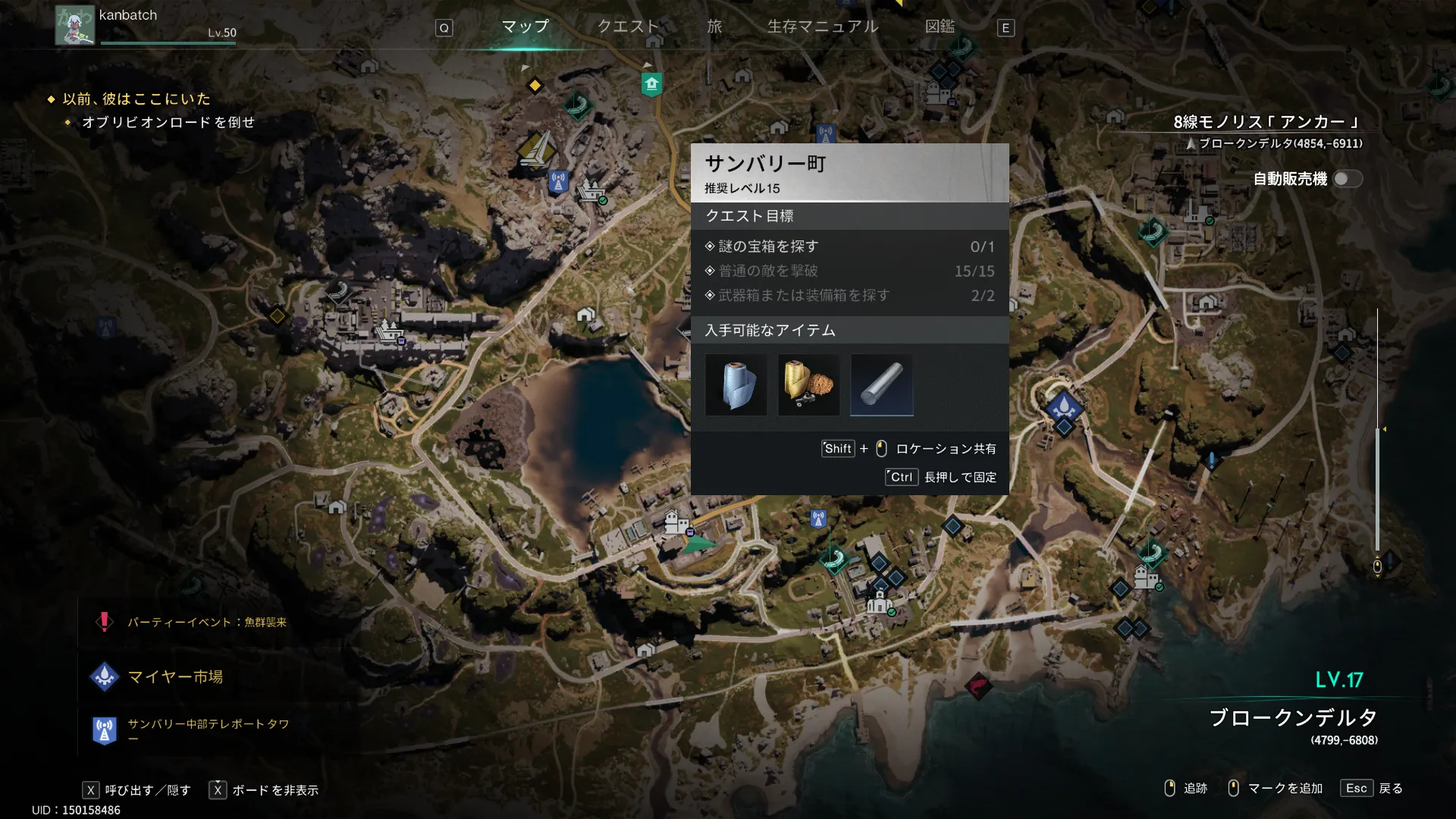1456x819 pixels.
Task: Select the 旅 tab
Action: pyautogui.click(x=714, y=27)
